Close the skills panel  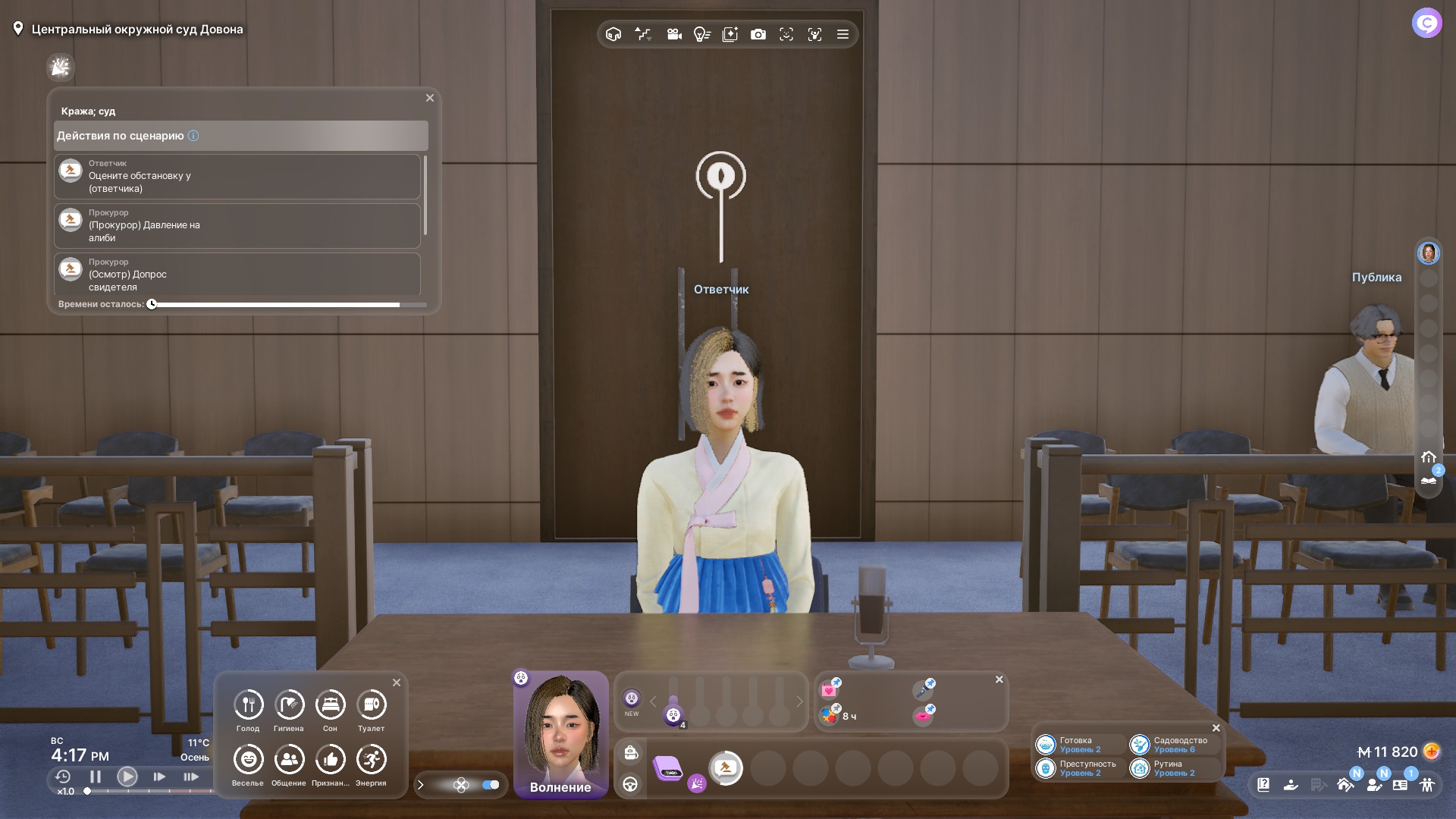click(x=1216, y=728)
